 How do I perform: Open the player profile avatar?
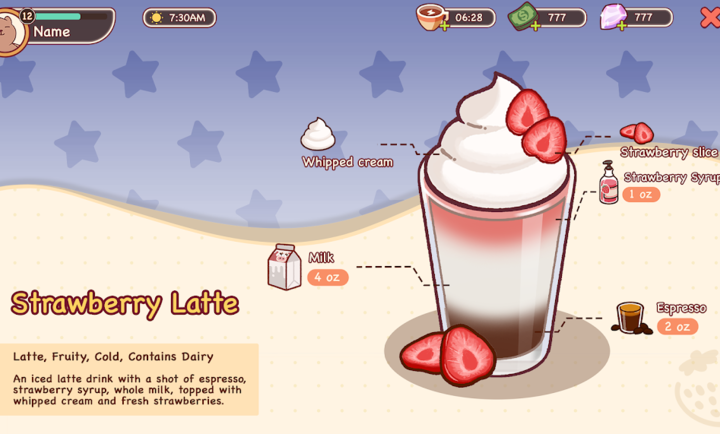point(10,30)
